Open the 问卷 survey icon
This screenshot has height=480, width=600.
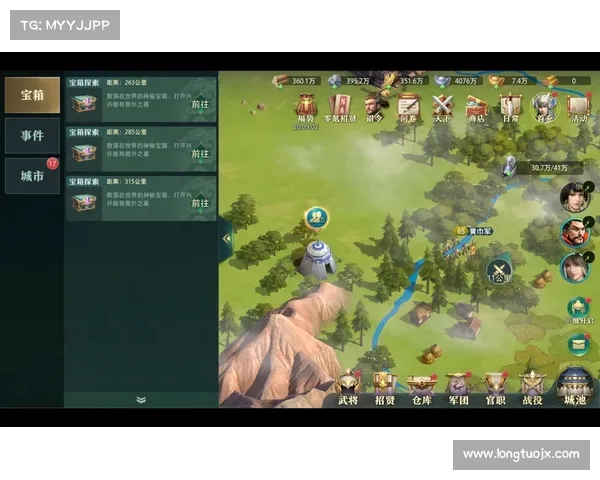click(x=408, y=106)
